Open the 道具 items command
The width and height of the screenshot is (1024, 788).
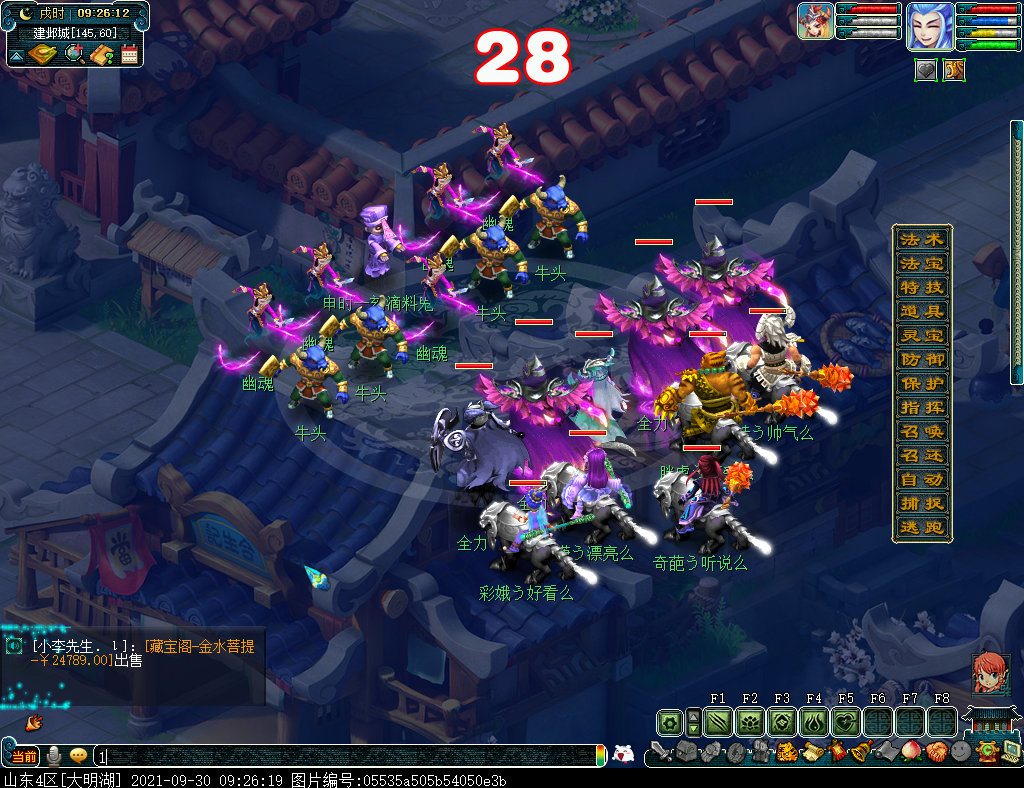click(x=921, y=312)
